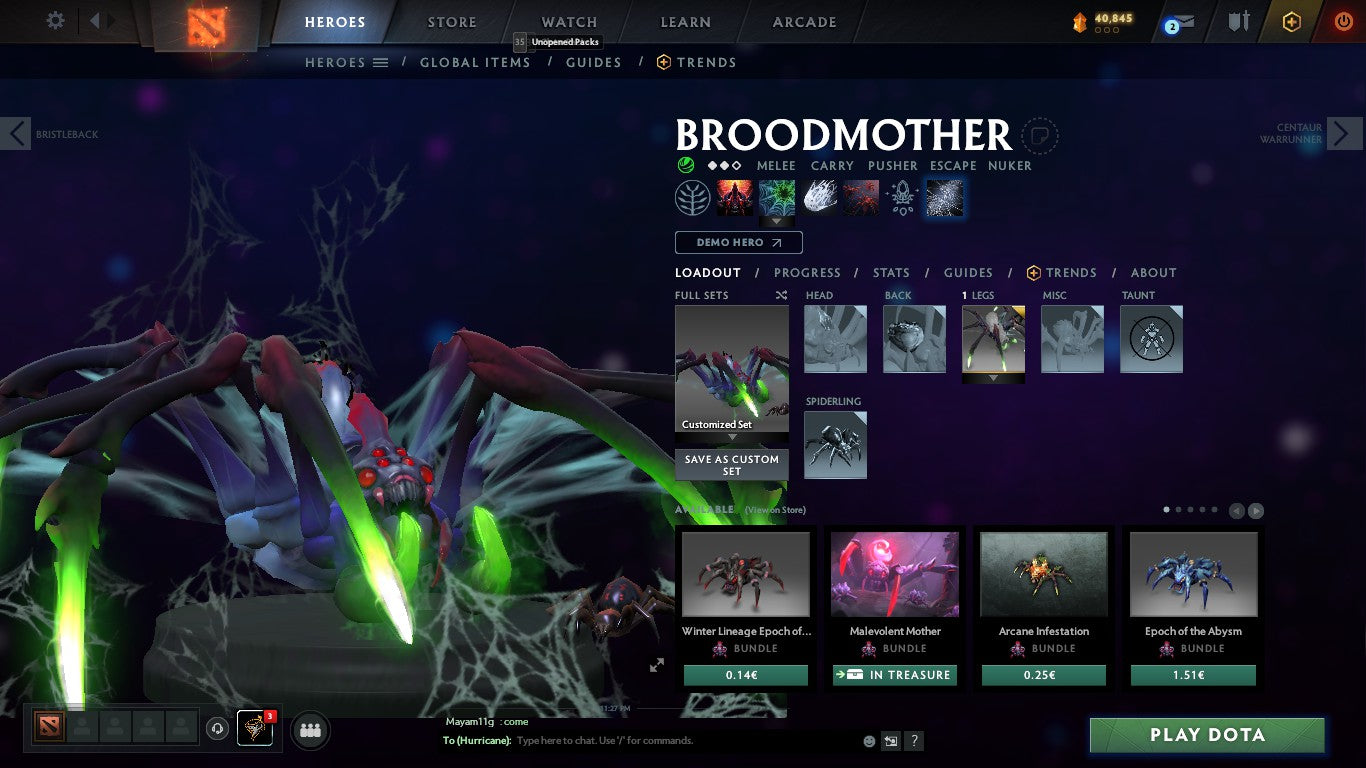This screenshot has width=1366, height=768.
Task: Select the Epoch of the Abysm bundle thumbnail
Action: 1193,573
